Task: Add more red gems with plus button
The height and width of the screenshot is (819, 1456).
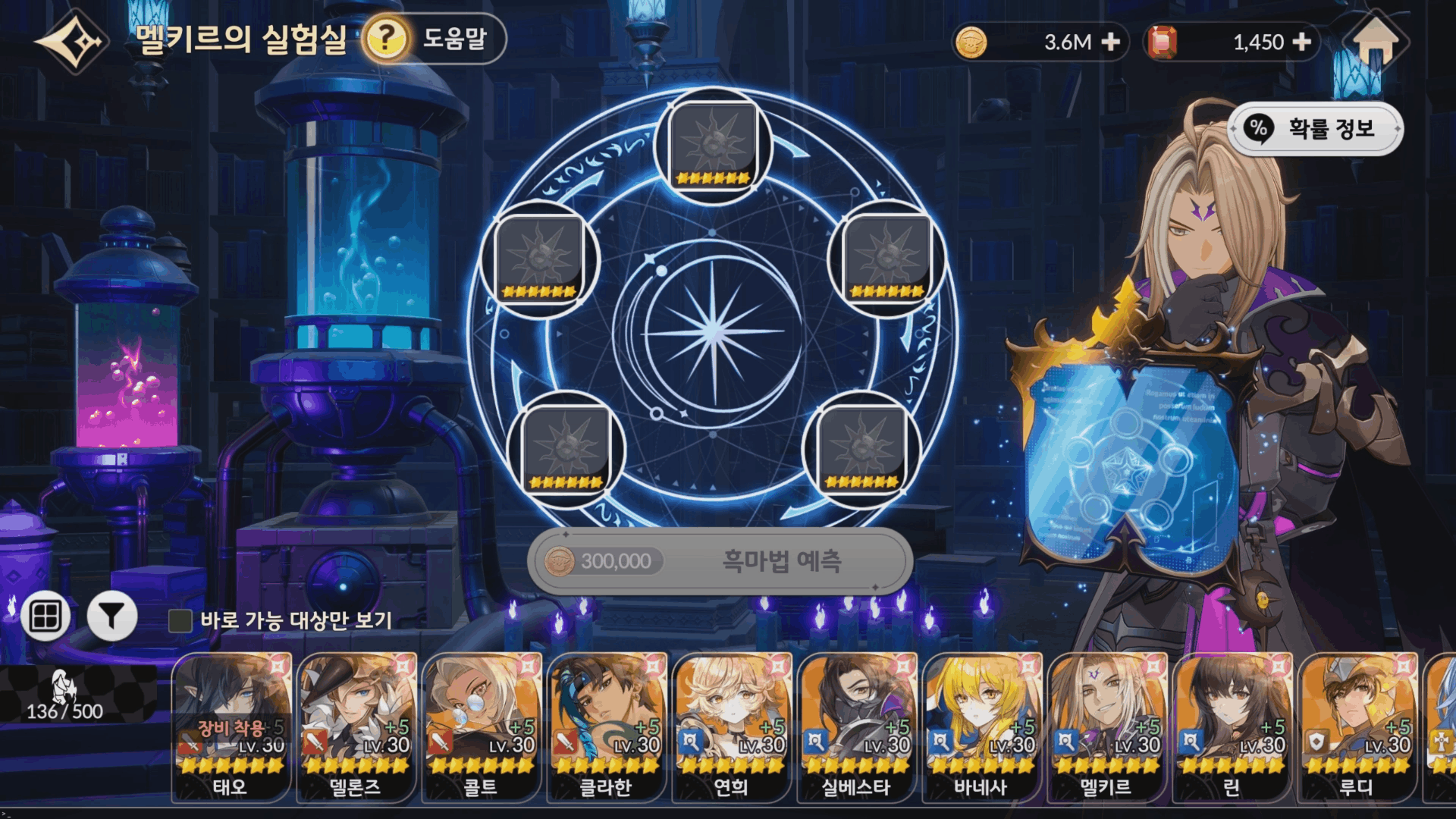Action: pos(1301,42)
